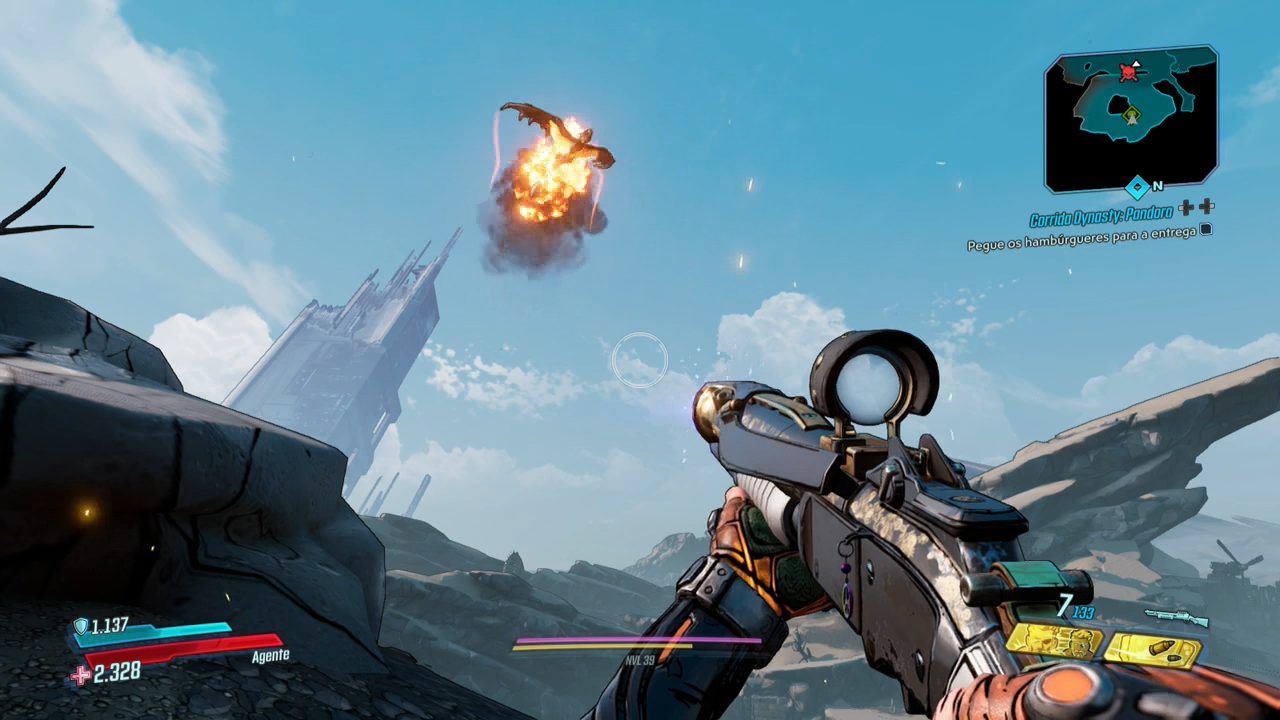Tick the hamburger delivery objective checkbox
This screenshot has width=1280, height=720.
[x=1205, y=229]
